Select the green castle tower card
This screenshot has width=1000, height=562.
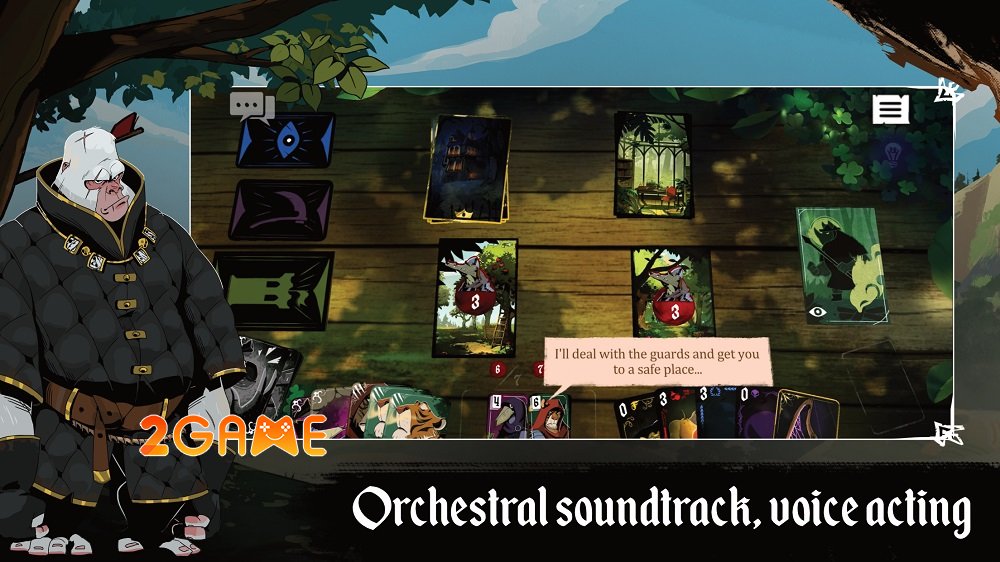click(x=273, y=290)
